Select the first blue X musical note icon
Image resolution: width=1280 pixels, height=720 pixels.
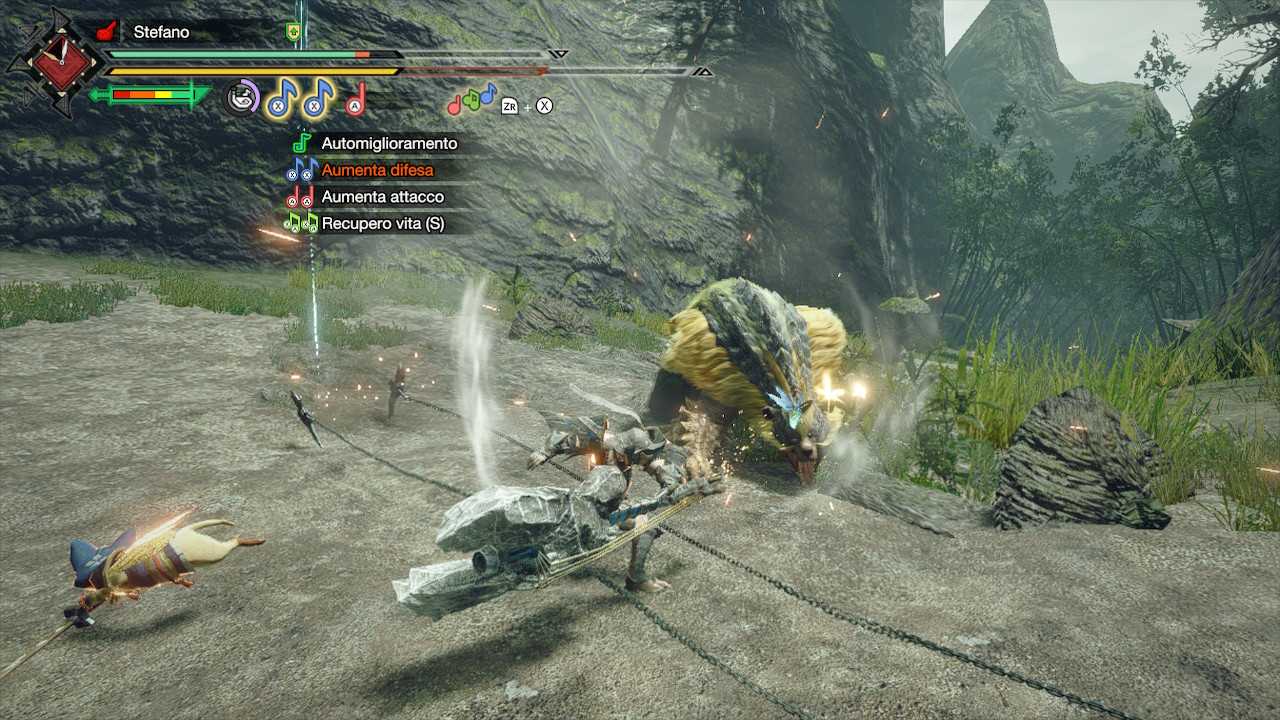(x=277, y=100)
